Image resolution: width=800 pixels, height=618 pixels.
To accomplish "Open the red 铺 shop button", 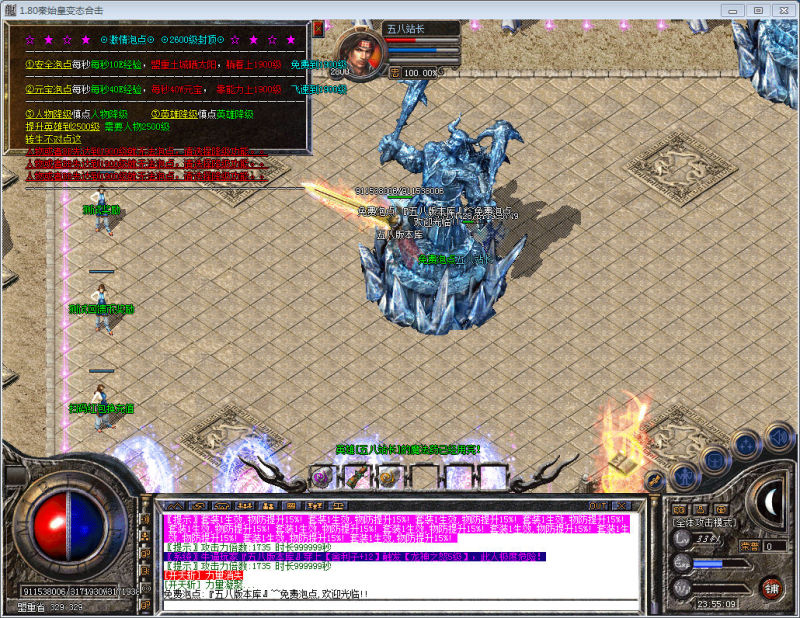I will click(771, 587).
